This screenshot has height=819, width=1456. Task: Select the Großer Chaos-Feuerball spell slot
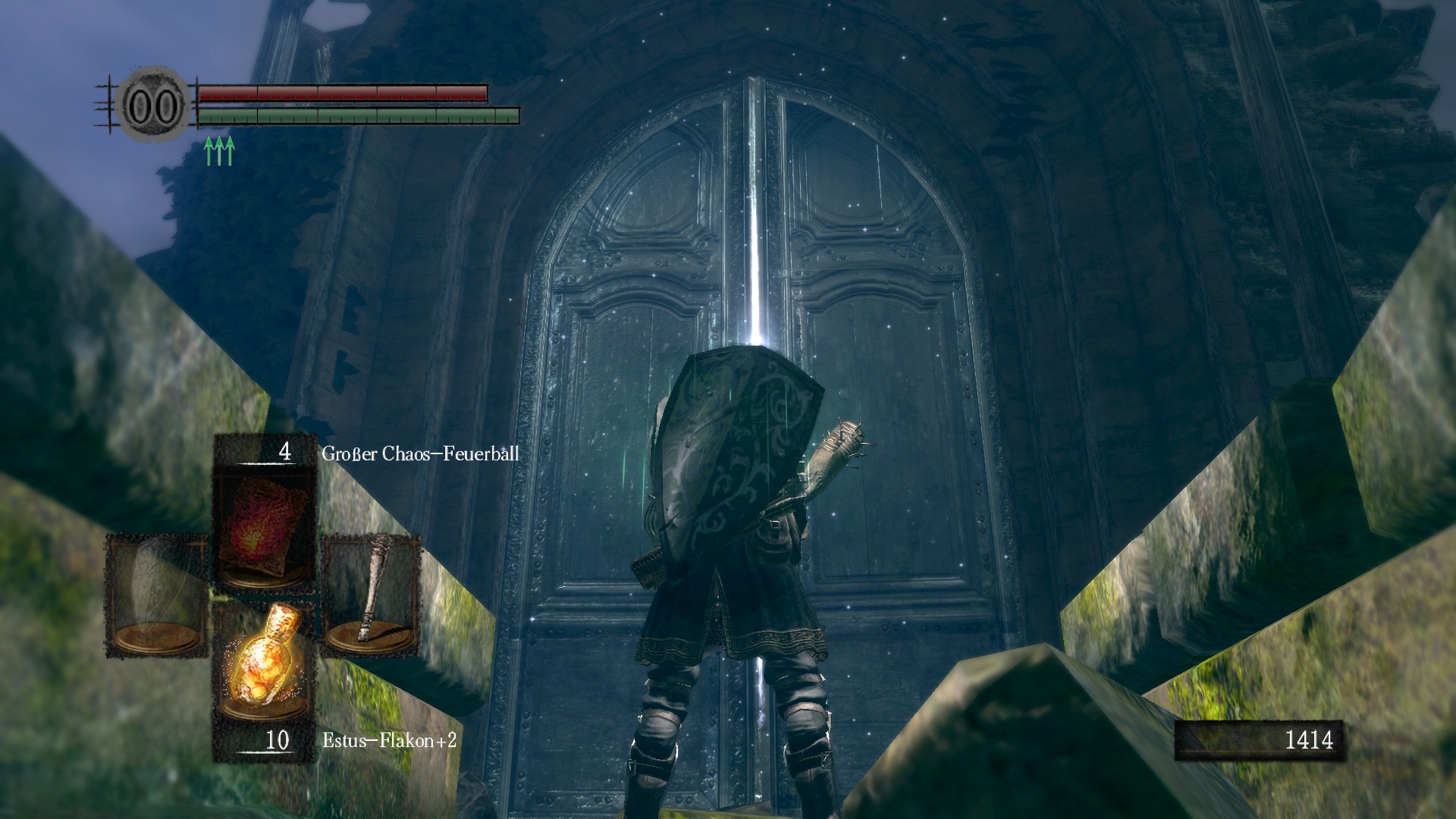pos(264,531)
